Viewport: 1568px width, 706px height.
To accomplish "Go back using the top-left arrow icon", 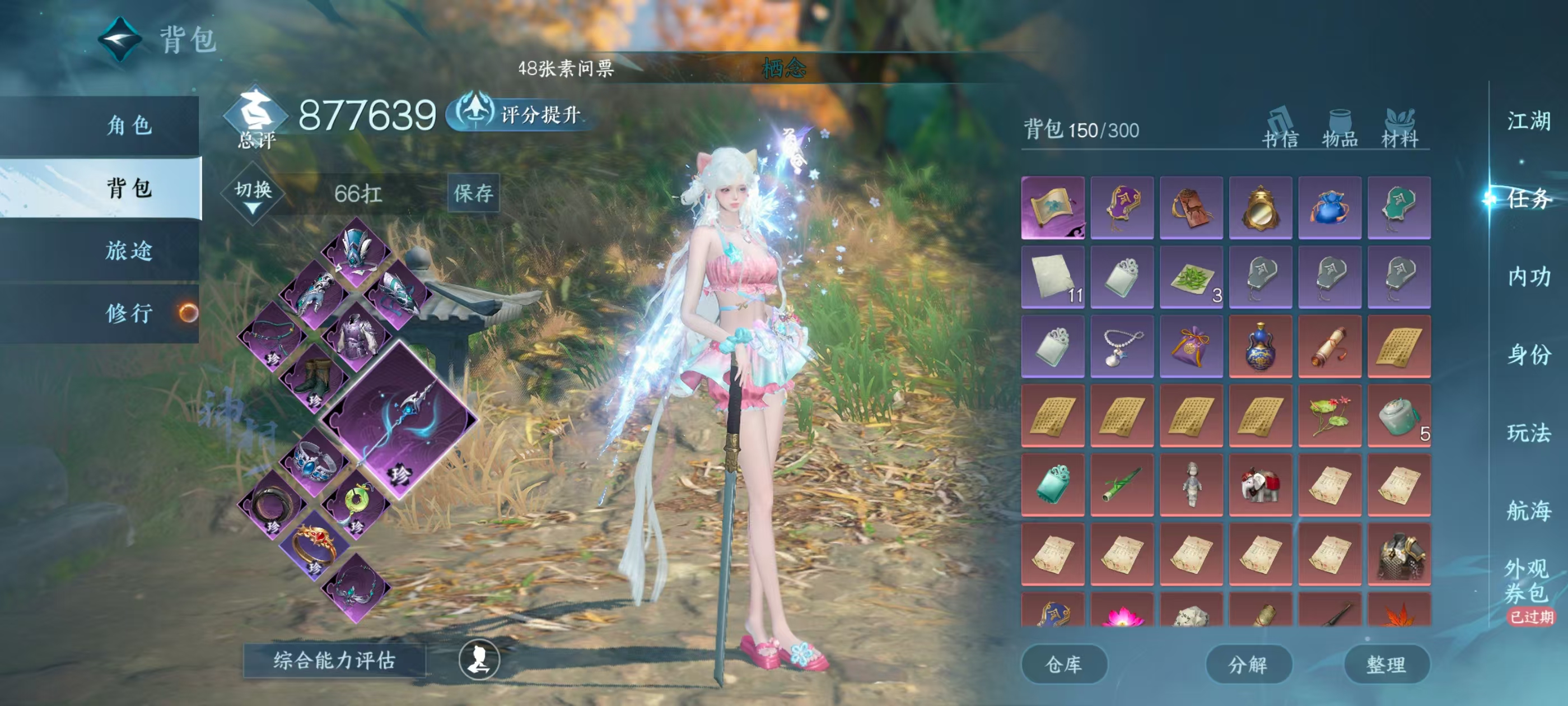I will (120, 40).
